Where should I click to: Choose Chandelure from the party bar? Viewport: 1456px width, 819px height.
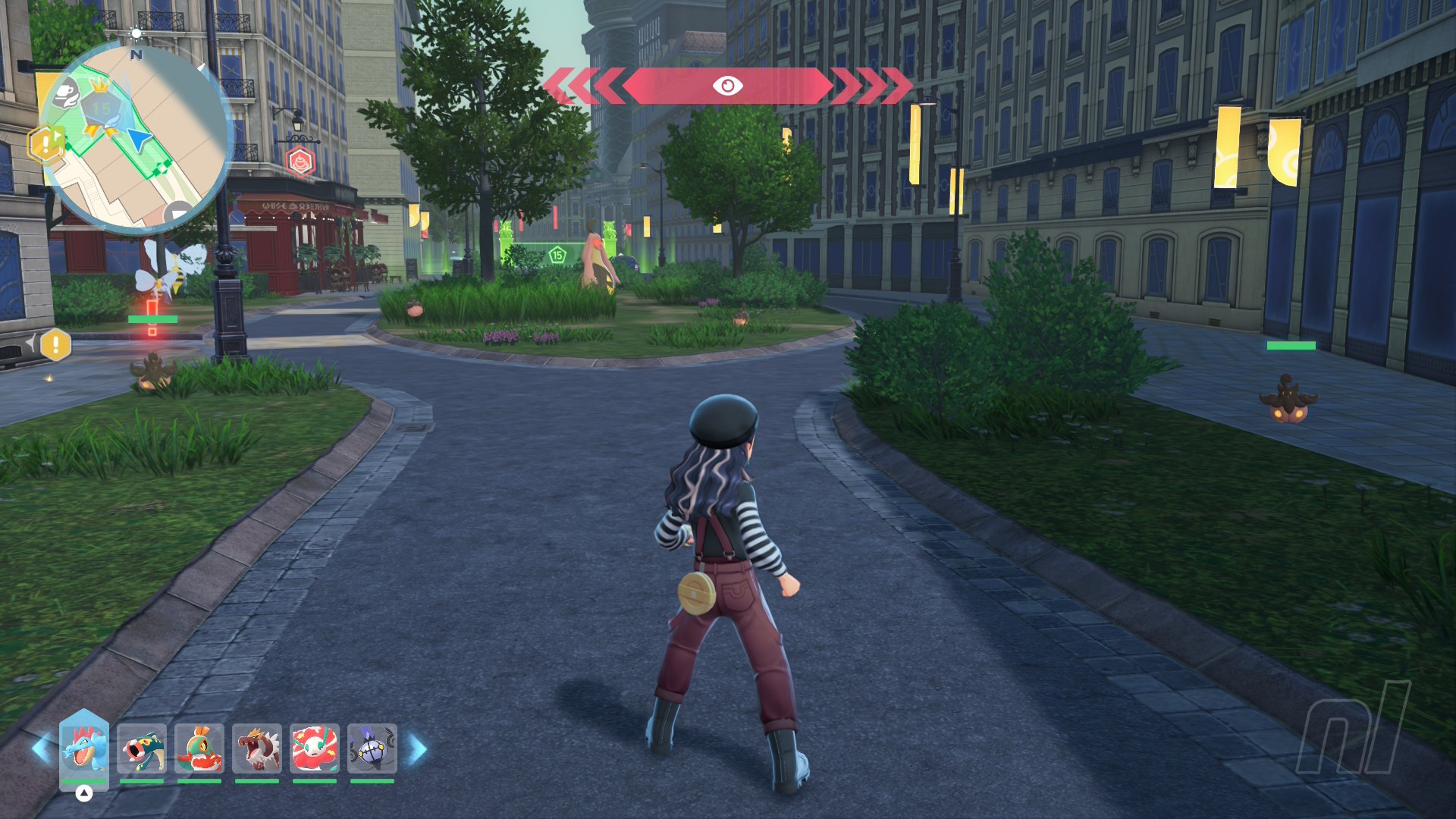372,748
